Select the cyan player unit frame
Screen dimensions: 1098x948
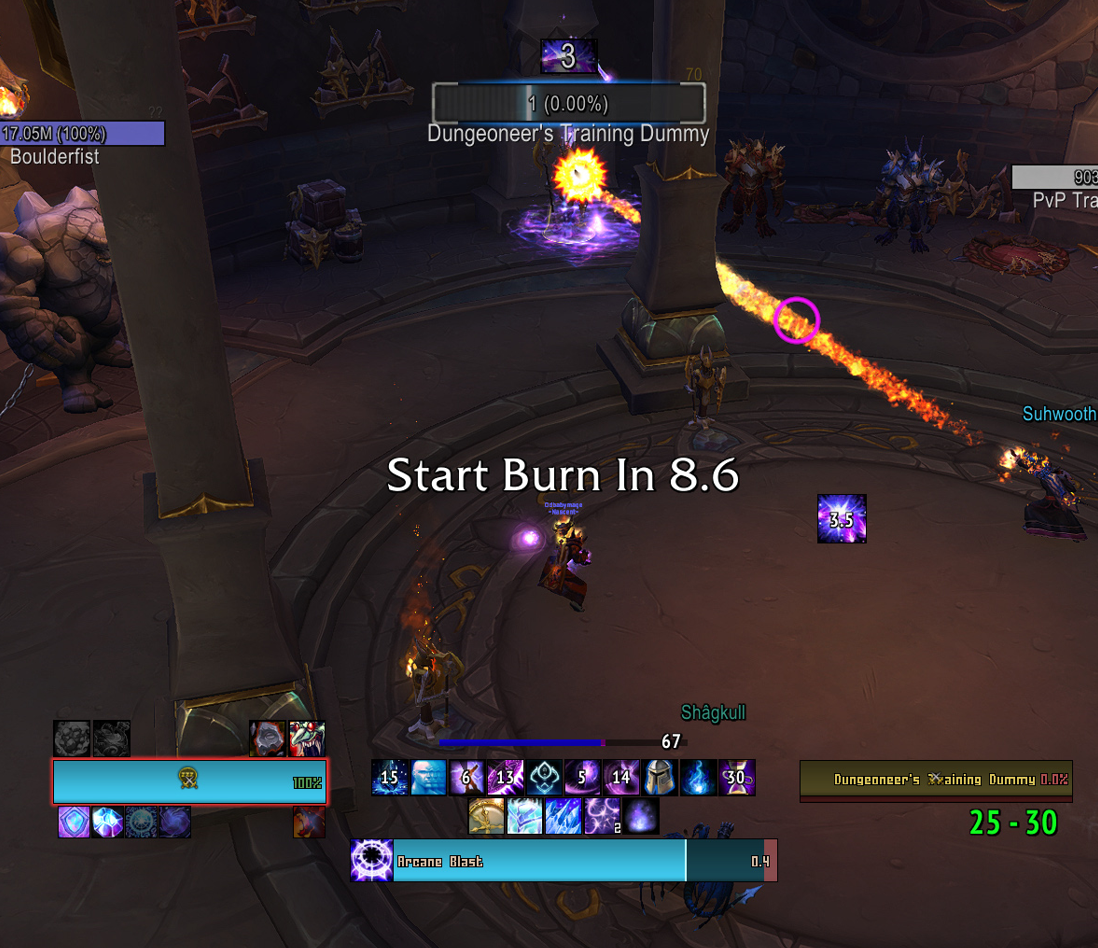coord(190,781)
